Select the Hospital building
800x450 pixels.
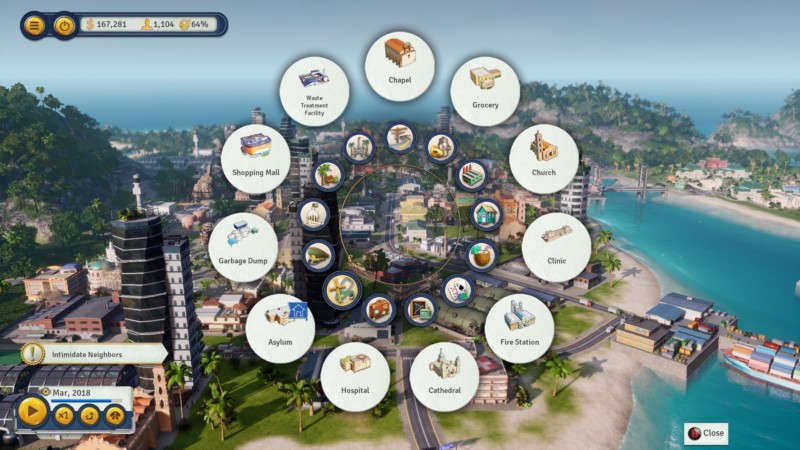[355, 376]
